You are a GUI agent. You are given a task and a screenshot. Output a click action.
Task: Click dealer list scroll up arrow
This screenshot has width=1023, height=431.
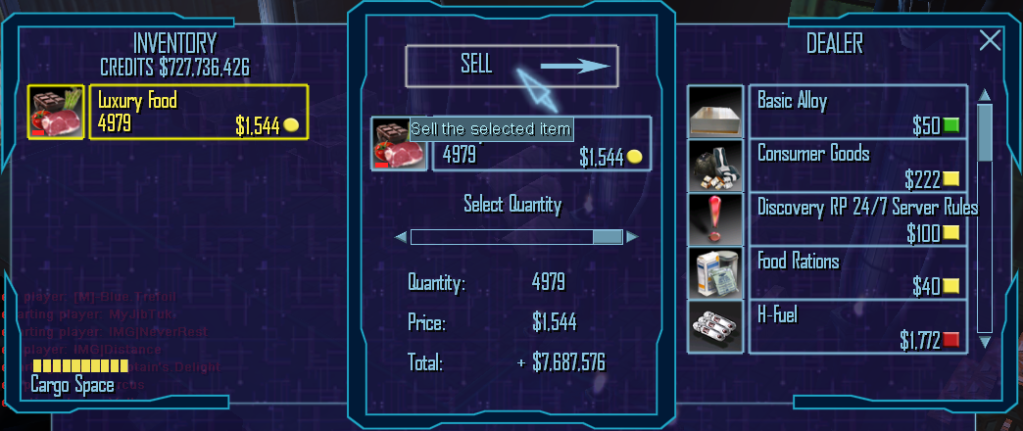984,95
